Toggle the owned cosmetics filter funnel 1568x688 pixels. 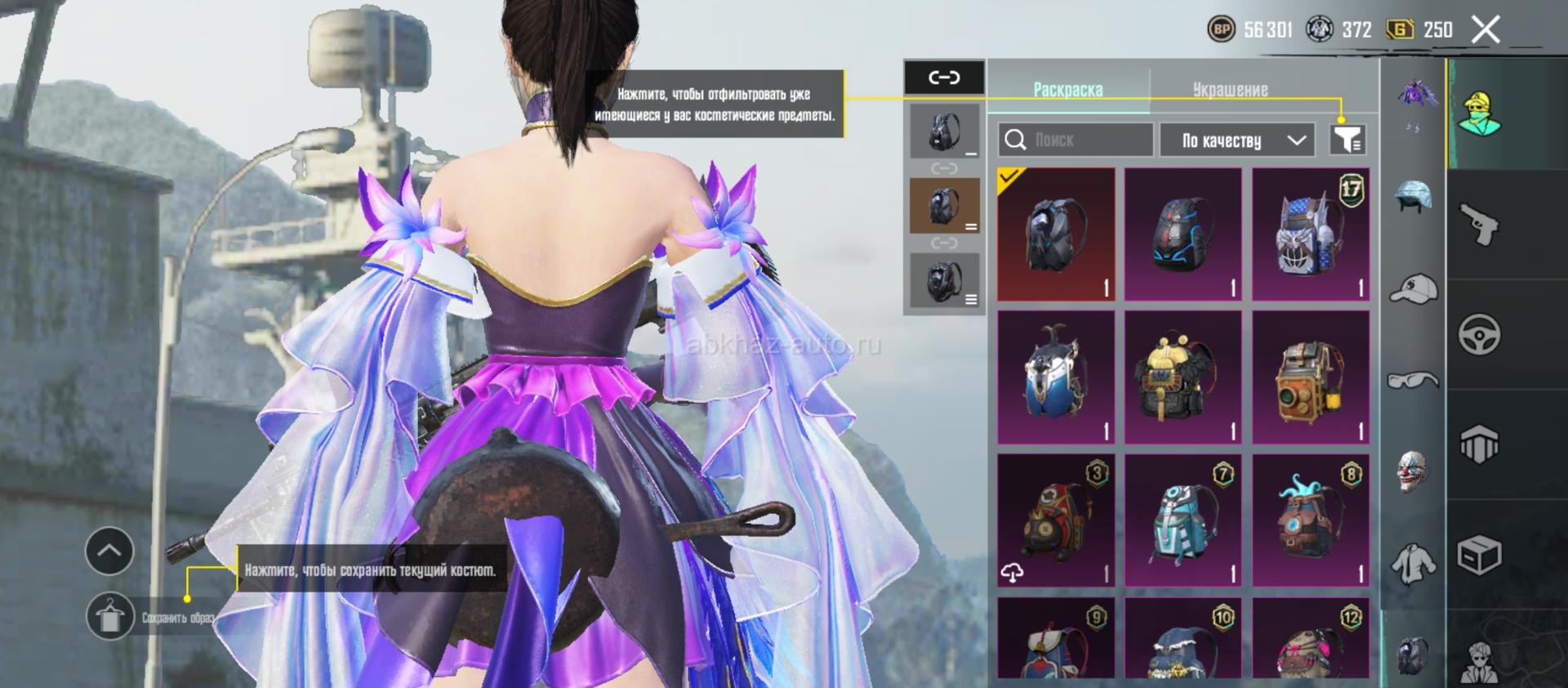click(x=1347, y=140)
